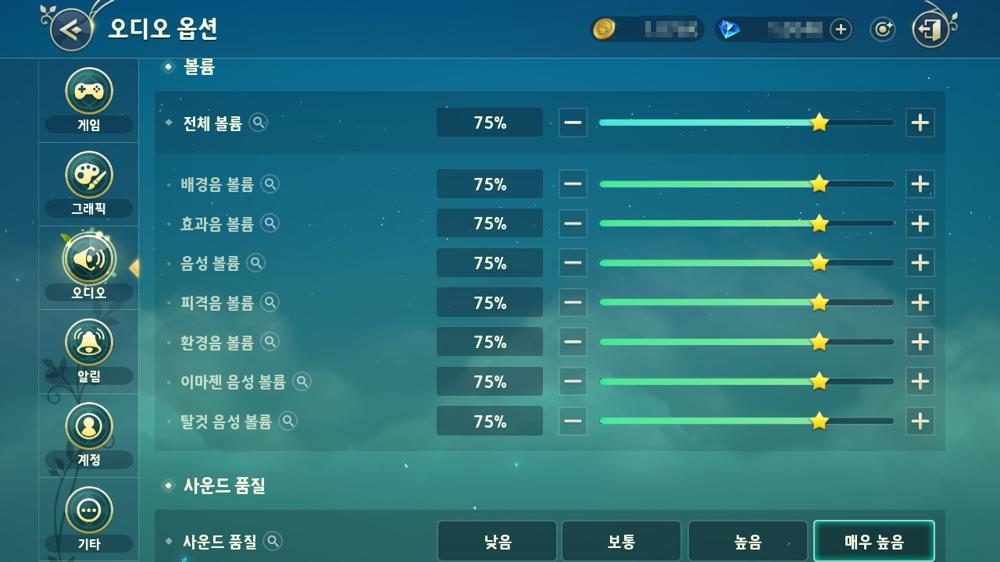Lower 효과음 볼륨 with its minus button
This screenshot has height=562, width=1000.
pyautogui.click(x=573, y=224)
